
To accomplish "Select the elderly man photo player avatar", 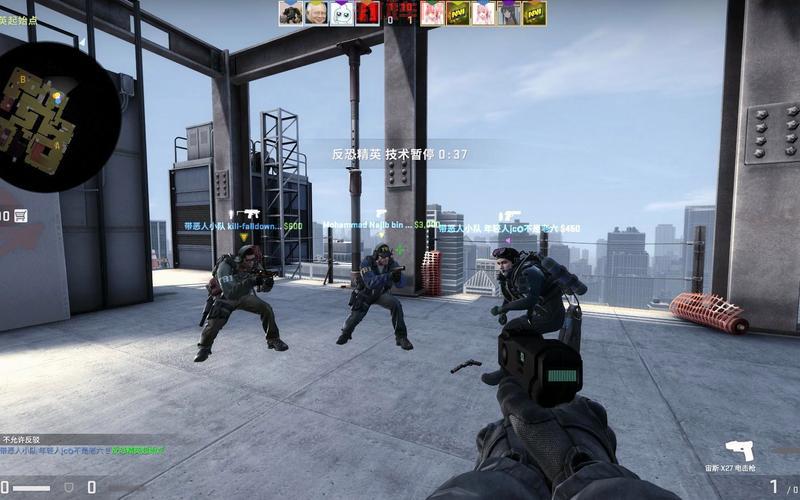I will (x=316, y=12).
